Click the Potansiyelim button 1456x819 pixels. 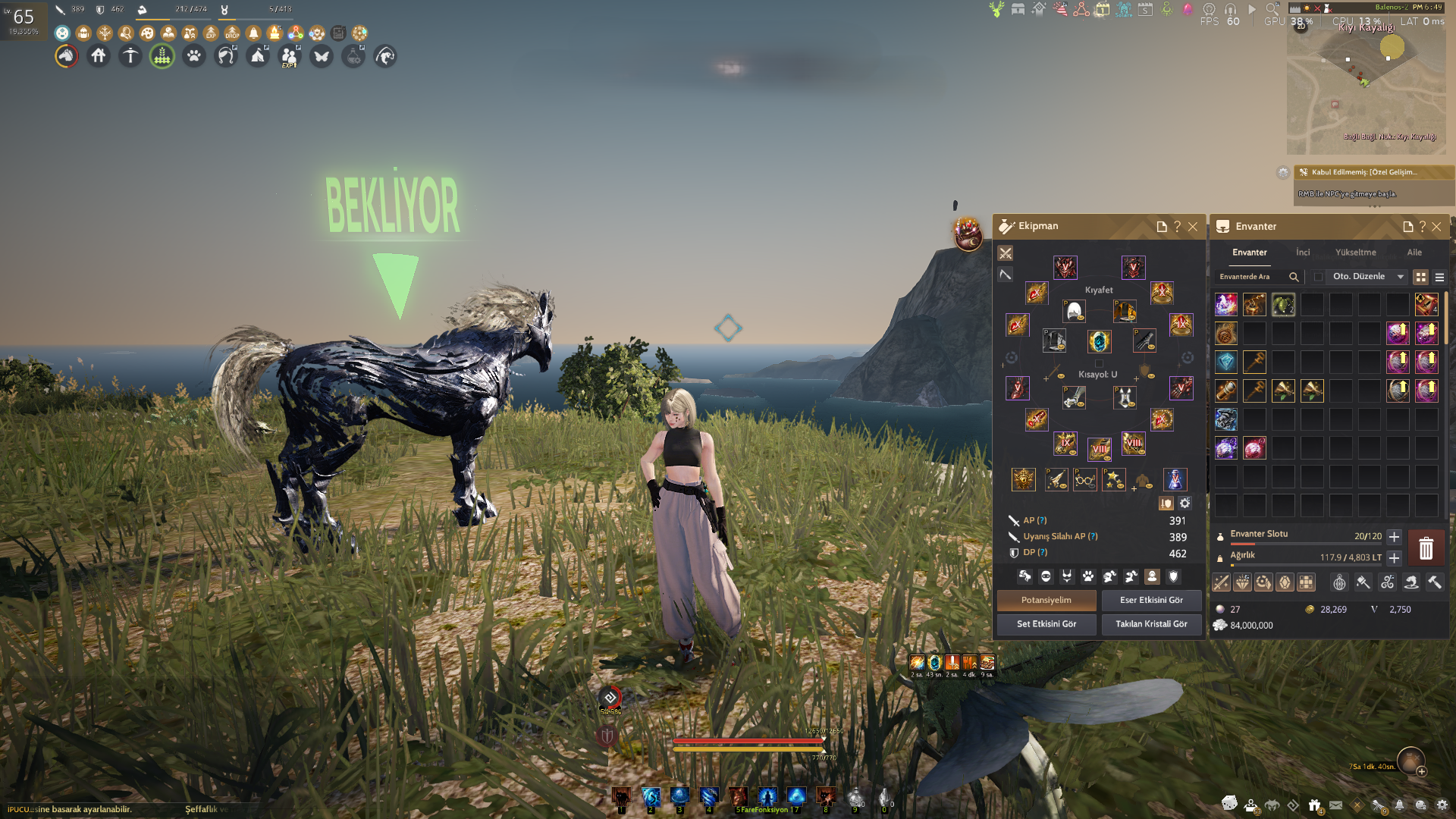tap(1046, 600)
